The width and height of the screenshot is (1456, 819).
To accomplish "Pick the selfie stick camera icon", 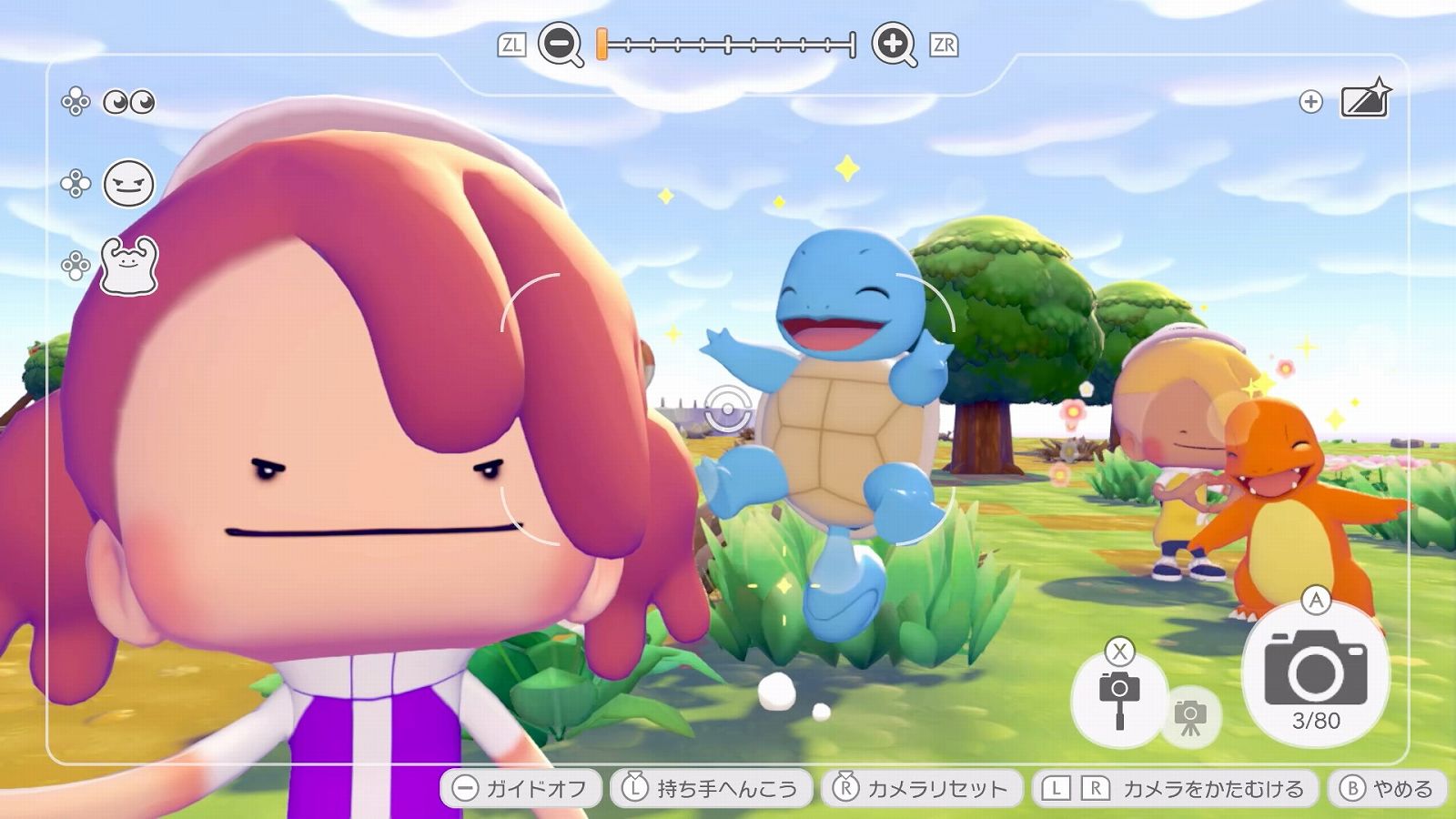I will pyautogui.click(x=1121, y=694).
